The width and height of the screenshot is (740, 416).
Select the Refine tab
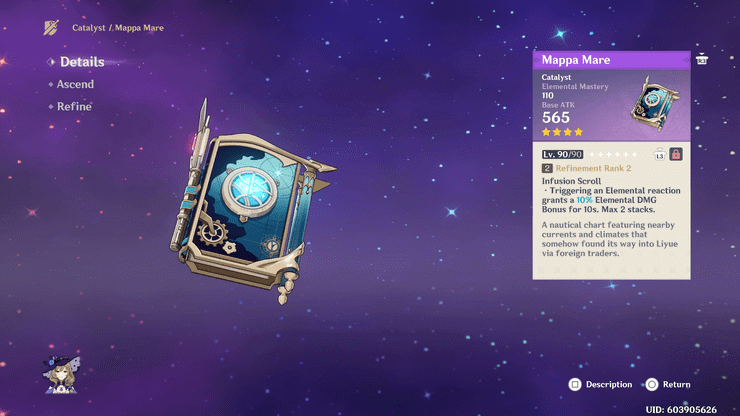pos(74,107)
